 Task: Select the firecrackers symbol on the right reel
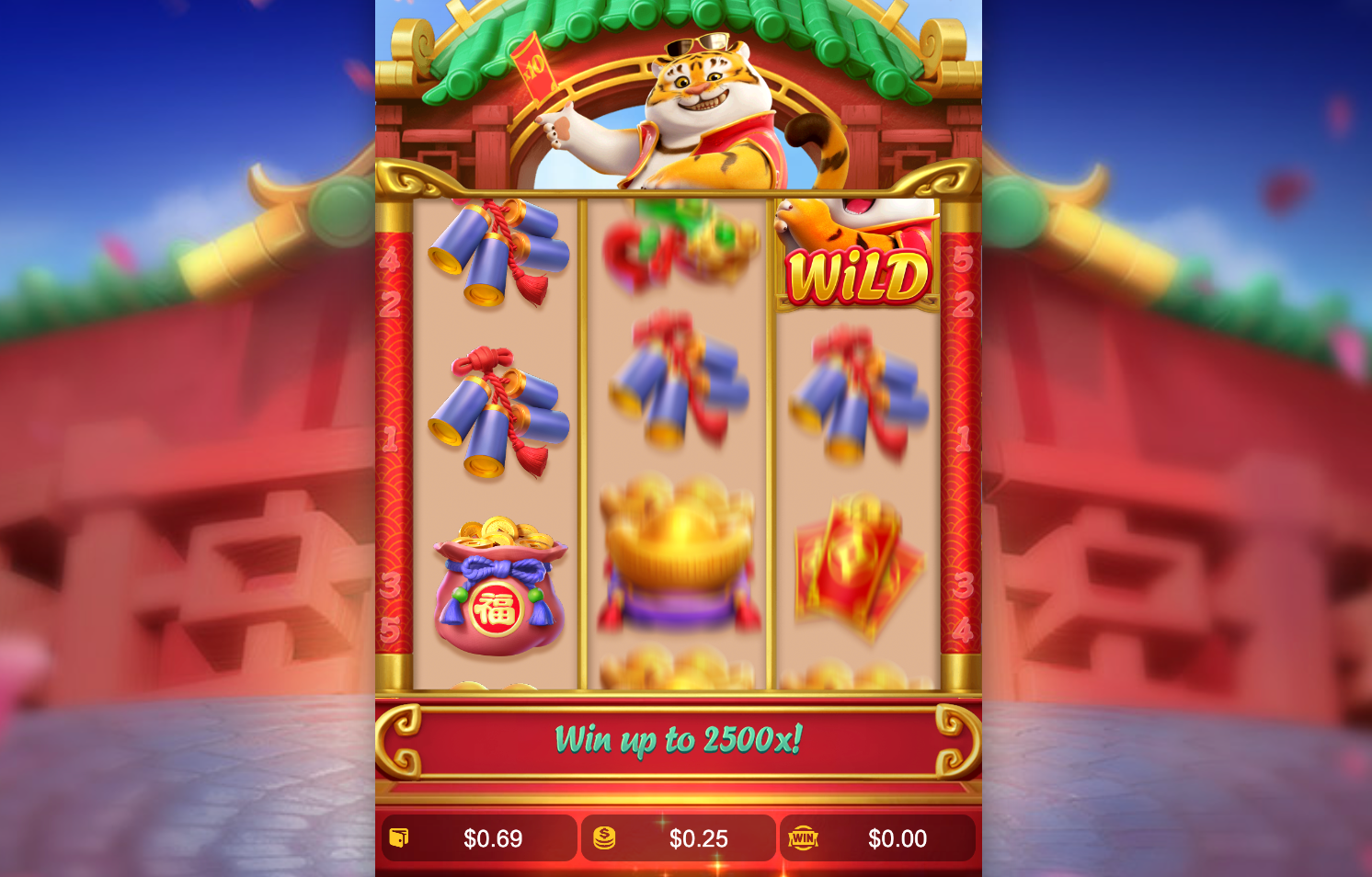858,395
